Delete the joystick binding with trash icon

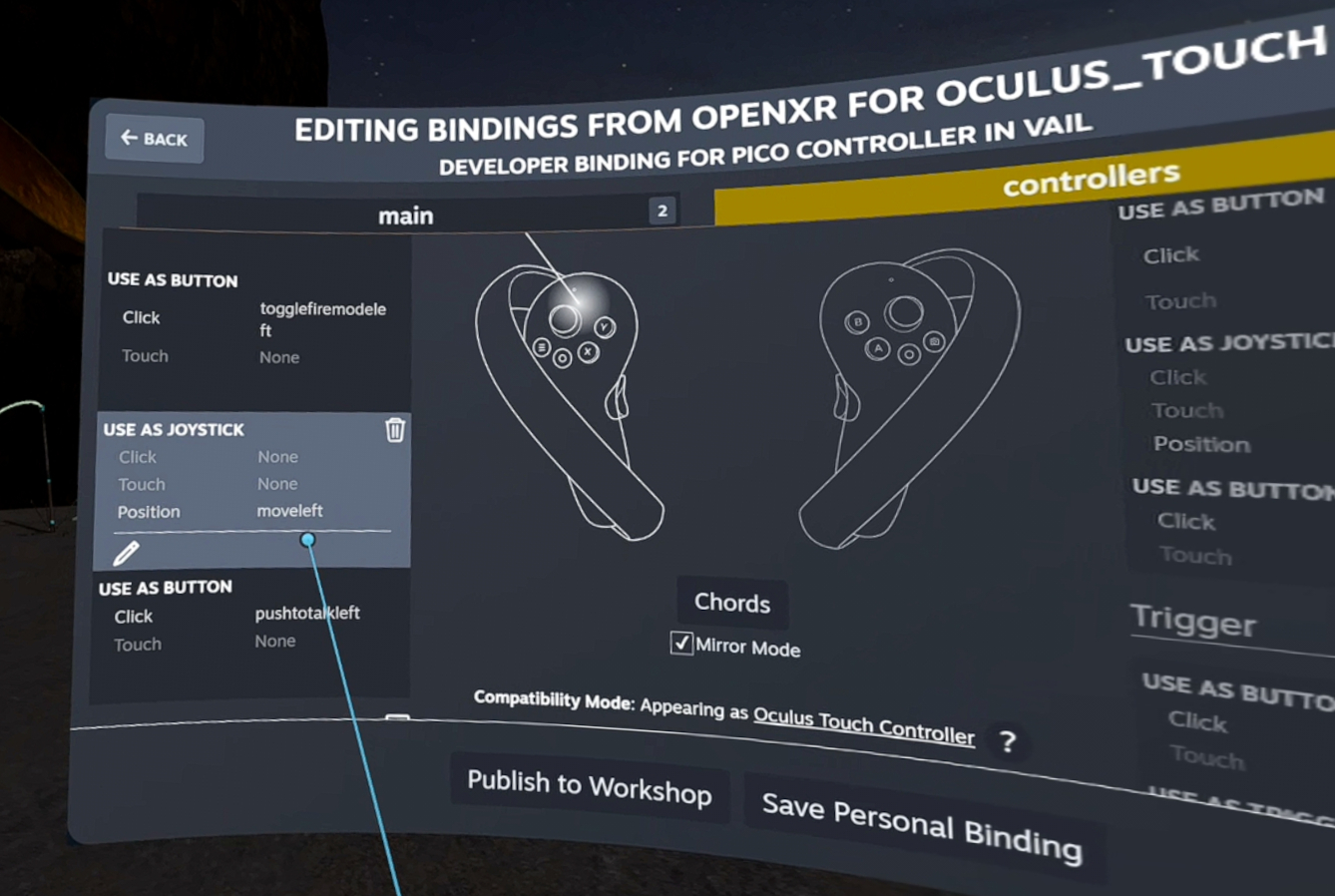[395, 429]
